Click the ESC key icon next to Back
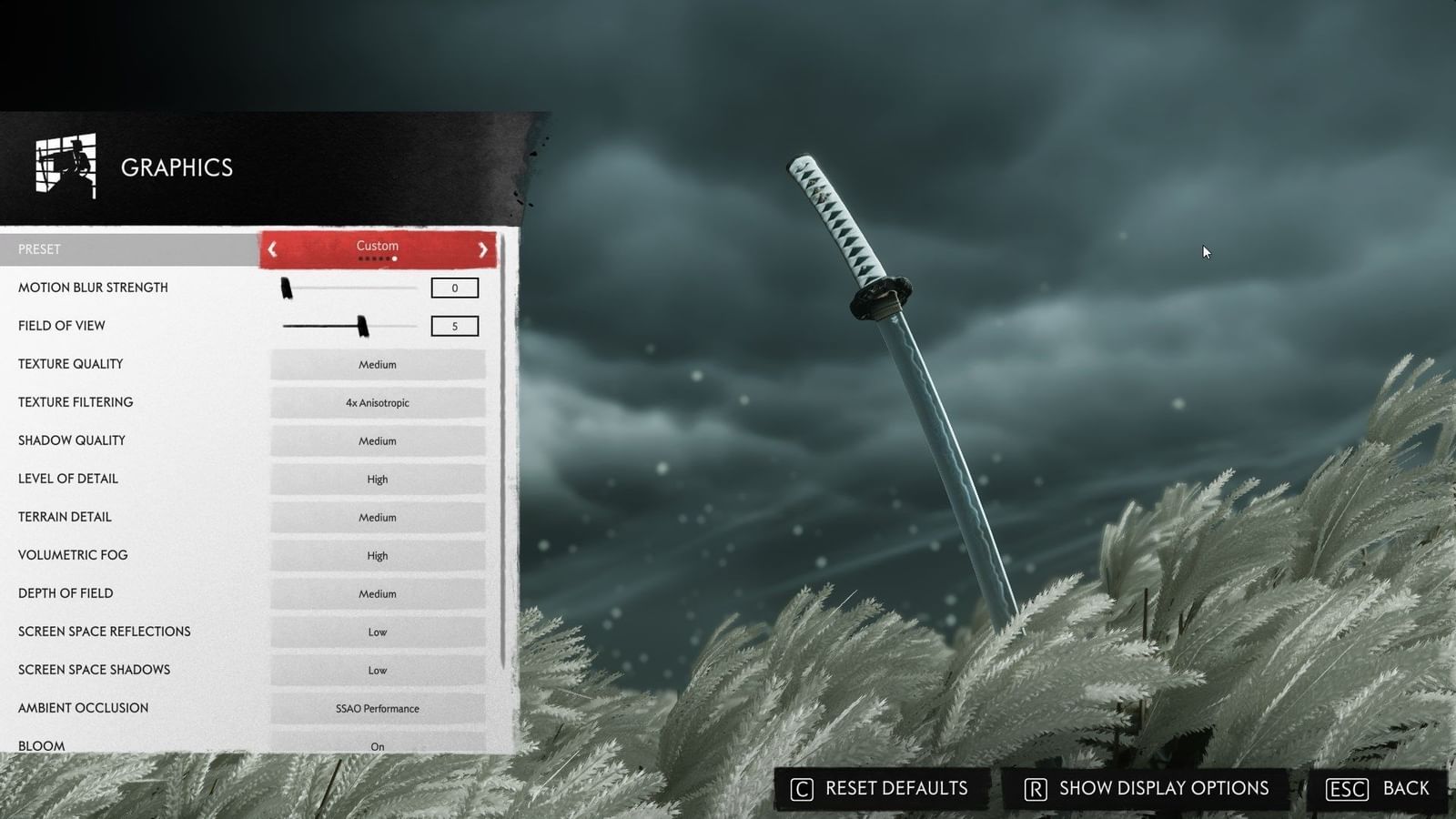This screenshot has width=1456, height=819. pos(1344,789)
